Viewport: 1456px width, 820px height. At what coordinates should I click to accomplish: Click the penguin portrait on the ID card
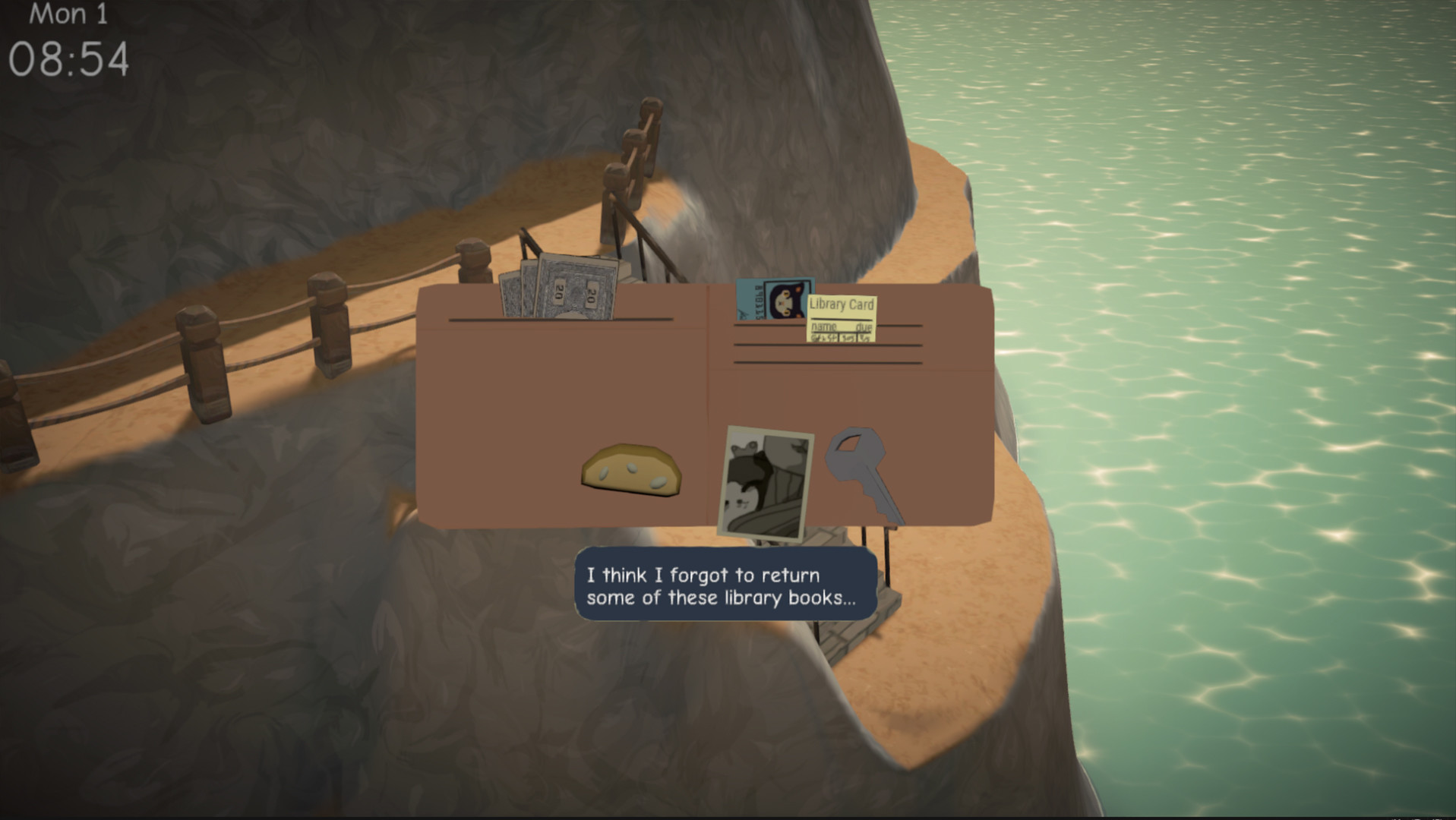tap(786, 300)
